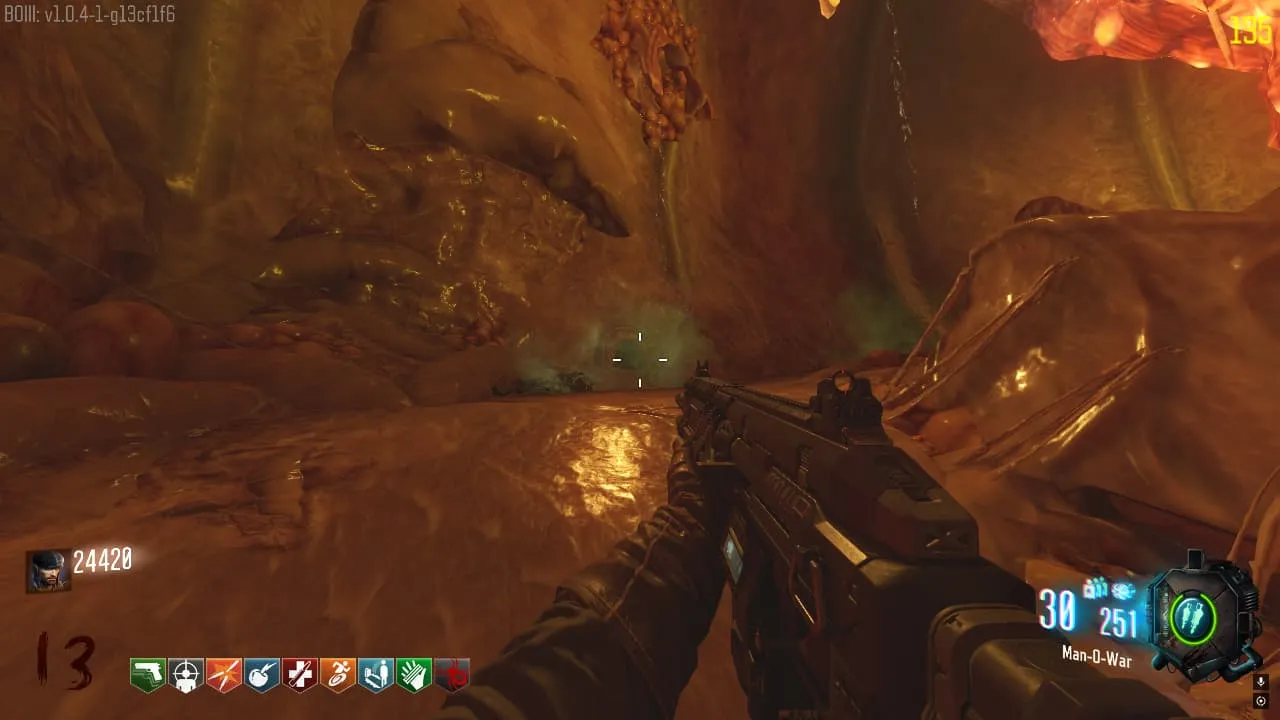Viewport: 1280px width, 720px height.
Task: Click the player portrait beside the points
Action: click(48, 571)
